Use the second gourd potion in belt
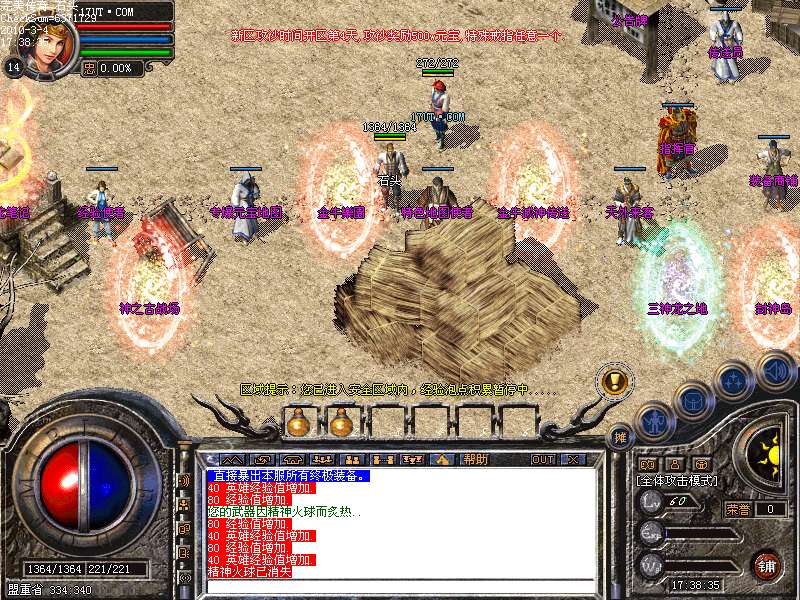 point(340,424)
